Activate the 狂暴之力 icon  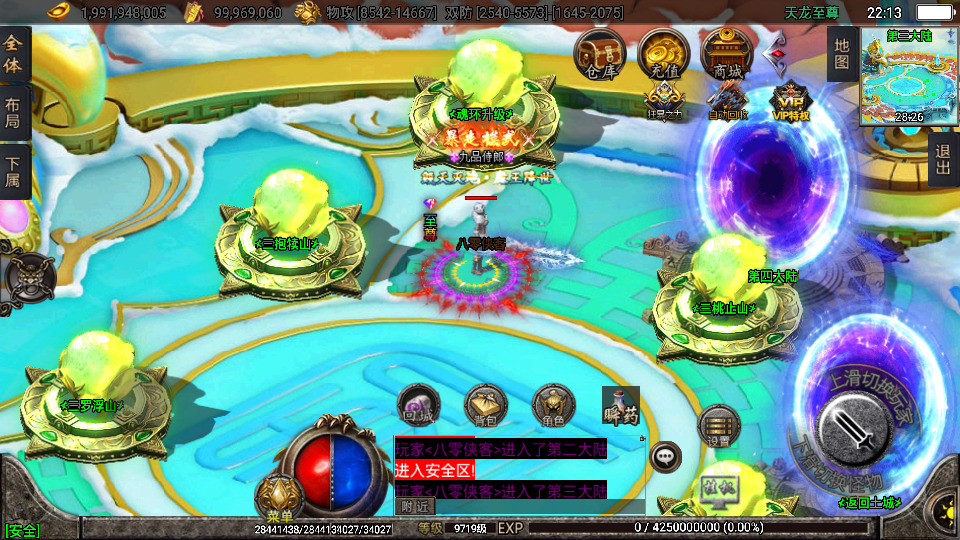(x=664, y=101)
